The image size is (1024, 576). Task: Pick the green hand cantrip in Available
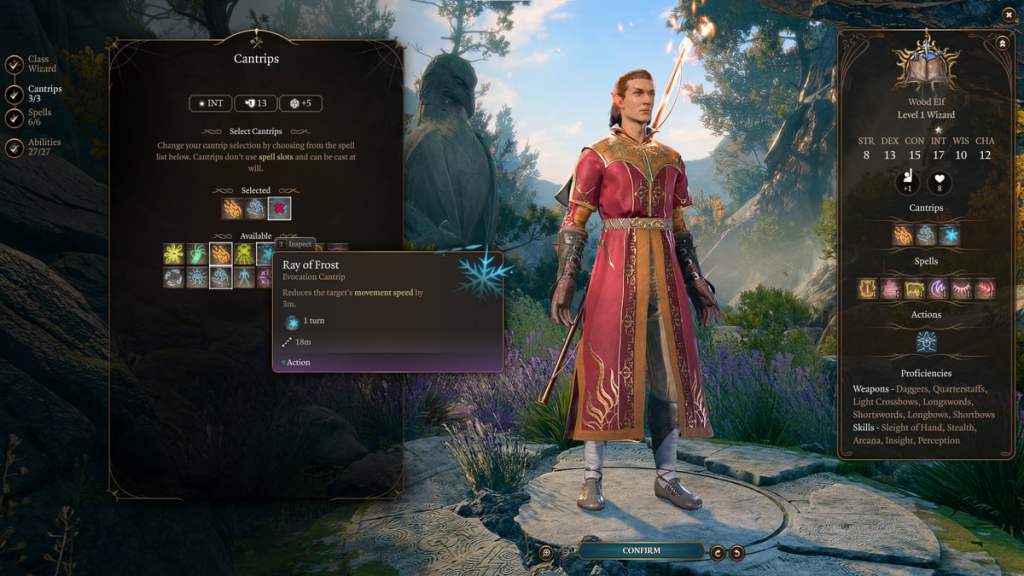(197, 254)
